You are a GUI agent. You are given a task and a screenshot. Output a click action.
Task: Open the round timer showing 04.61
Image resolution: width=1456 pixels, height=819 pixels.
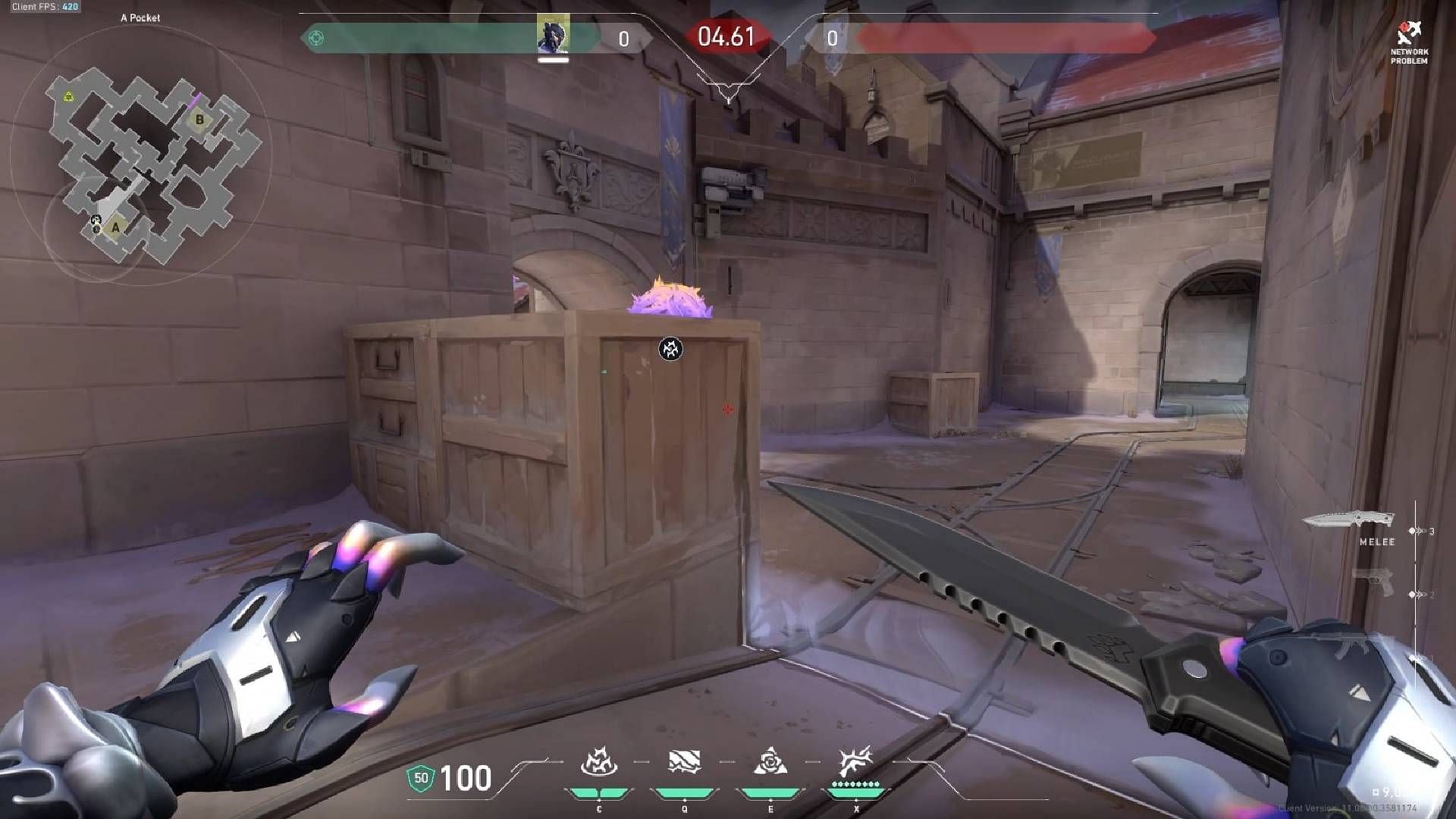(726, 35)
